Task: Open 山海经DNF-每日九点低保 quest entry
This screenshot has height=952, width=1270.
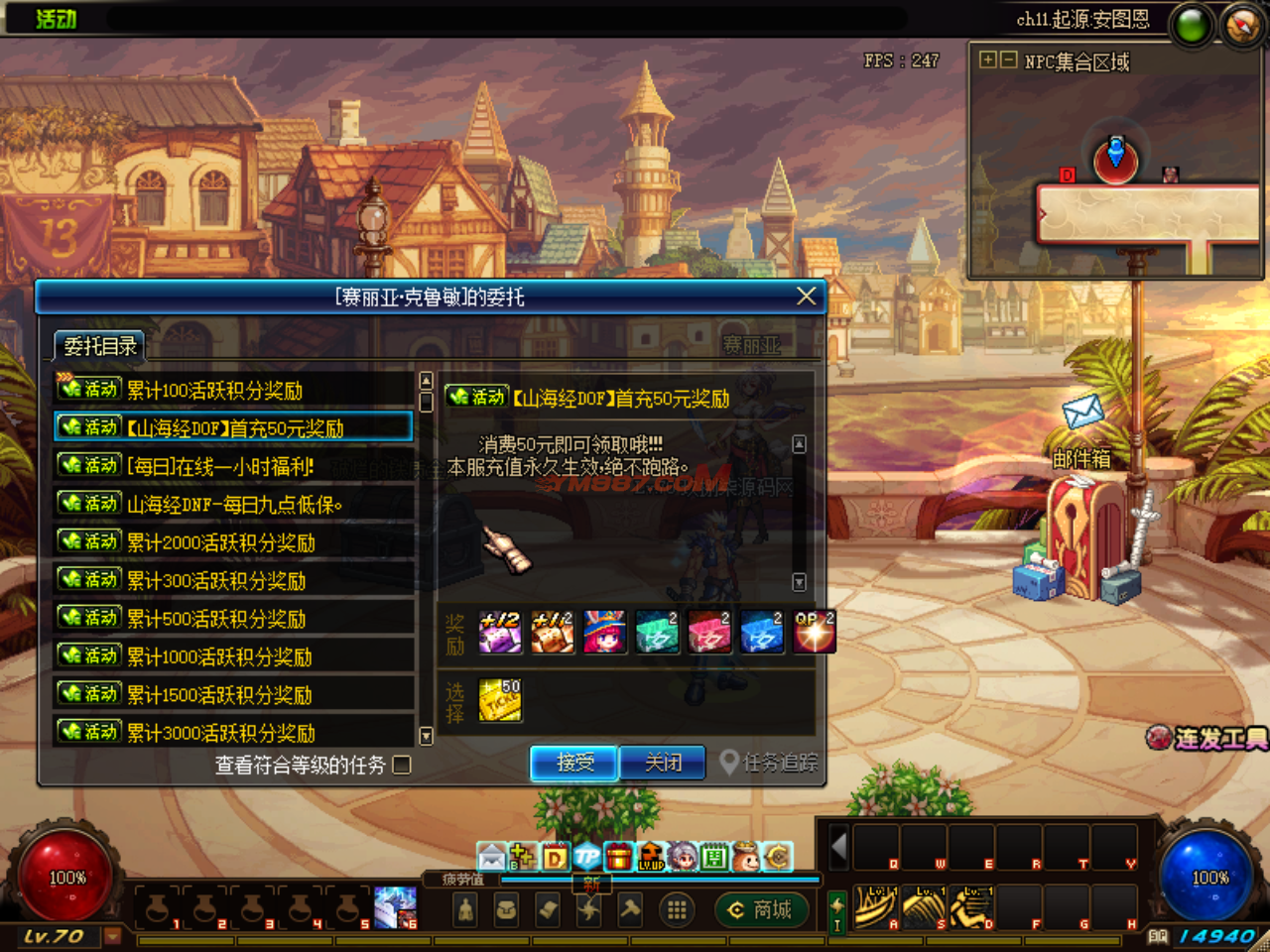Action: [233, 504]
